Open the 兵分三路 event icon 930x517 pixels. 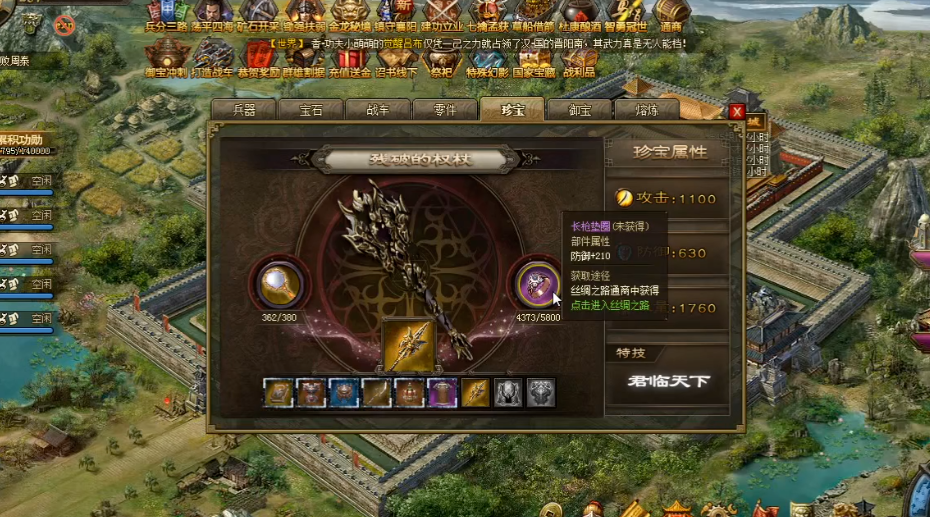click(x=167, y=16)
